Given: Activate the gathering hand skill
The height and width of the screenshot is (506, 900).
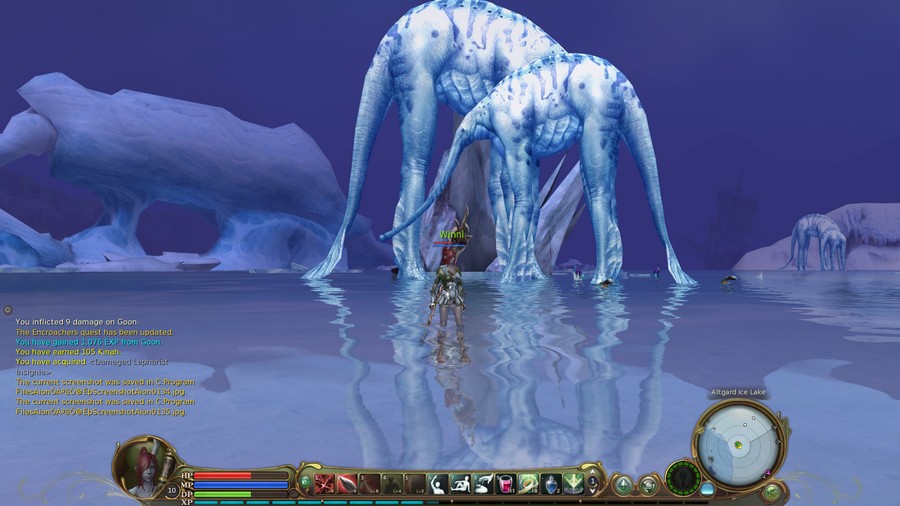Looking at the screenshot, I should tap(483, 485).
